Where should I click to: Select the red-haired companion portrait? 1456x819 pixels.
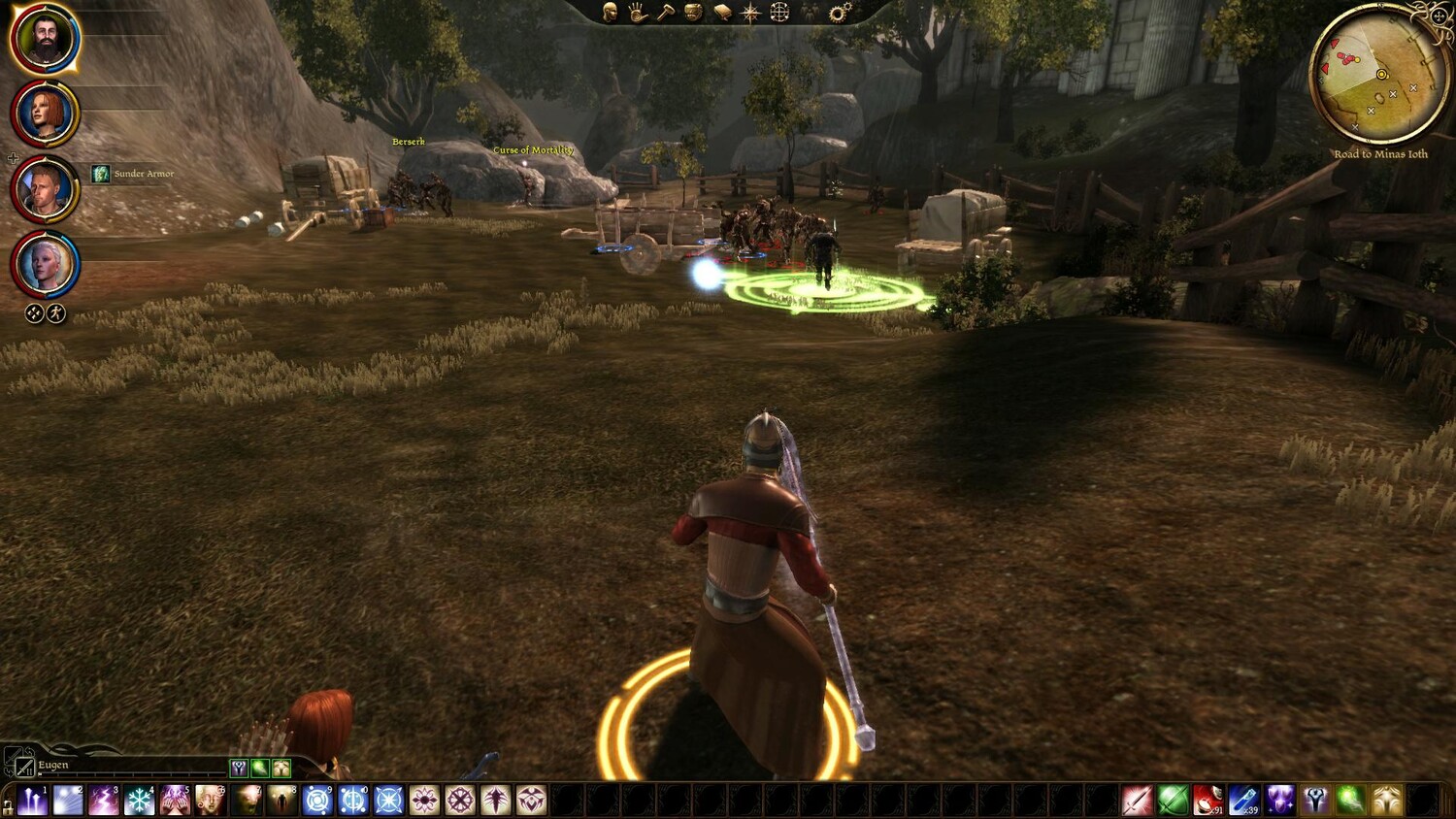pos(45,114)
